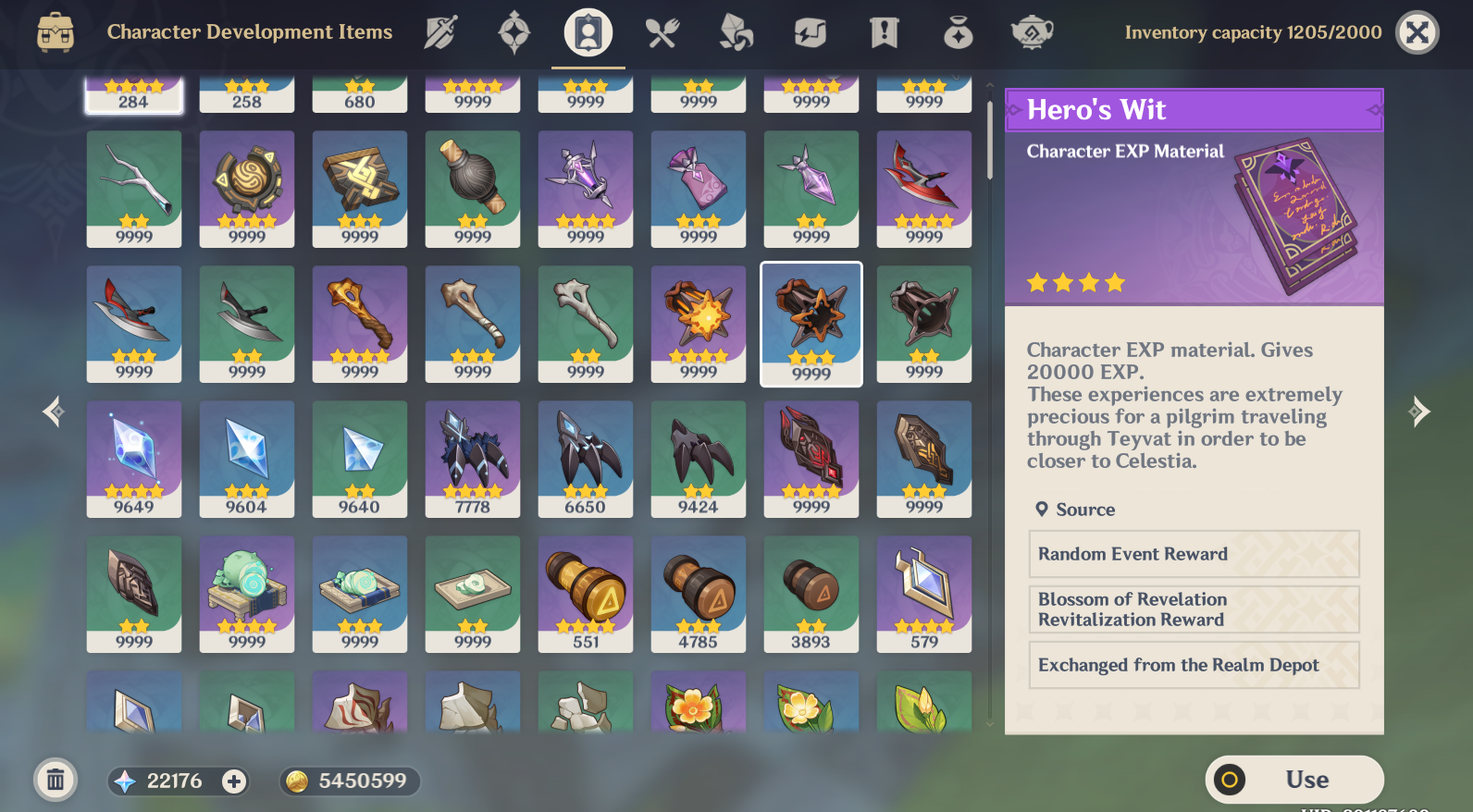Open the Food tab fork-and-spoon icon
The height and width of the screenshot is (812, 1473).
[x=662, y=32]
